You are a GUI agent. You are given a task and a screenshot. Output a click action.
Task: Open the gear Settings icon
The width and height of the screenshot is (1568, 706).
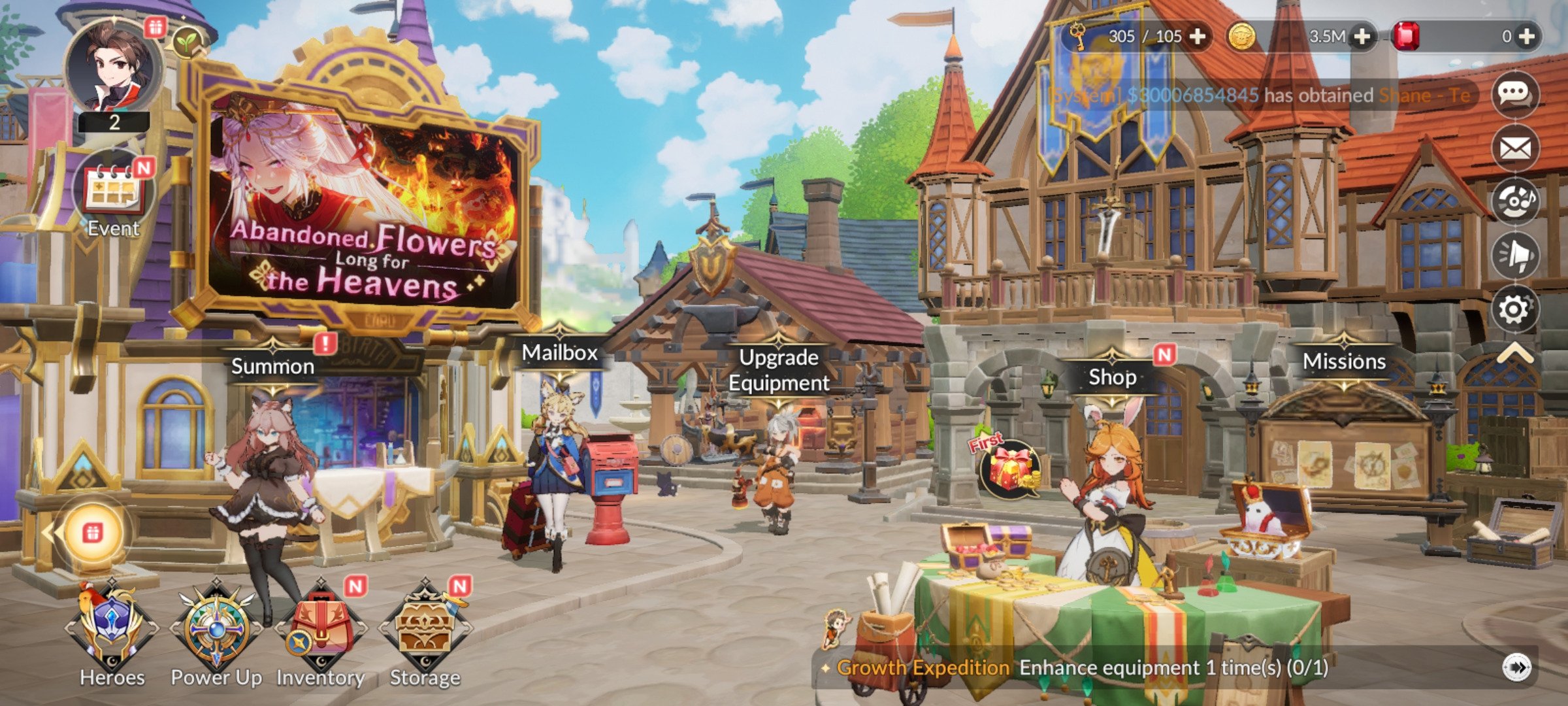(1515, 309)
